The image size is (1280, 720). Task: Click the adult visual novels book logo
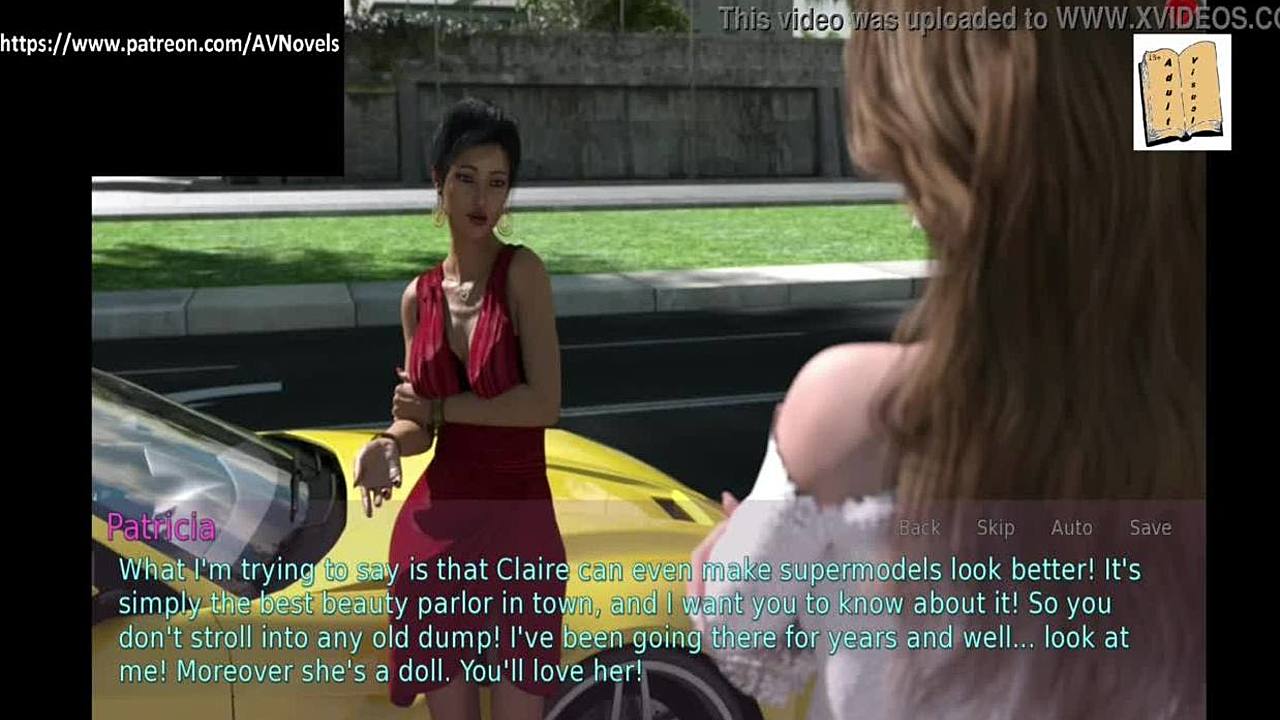(1182, 92)
